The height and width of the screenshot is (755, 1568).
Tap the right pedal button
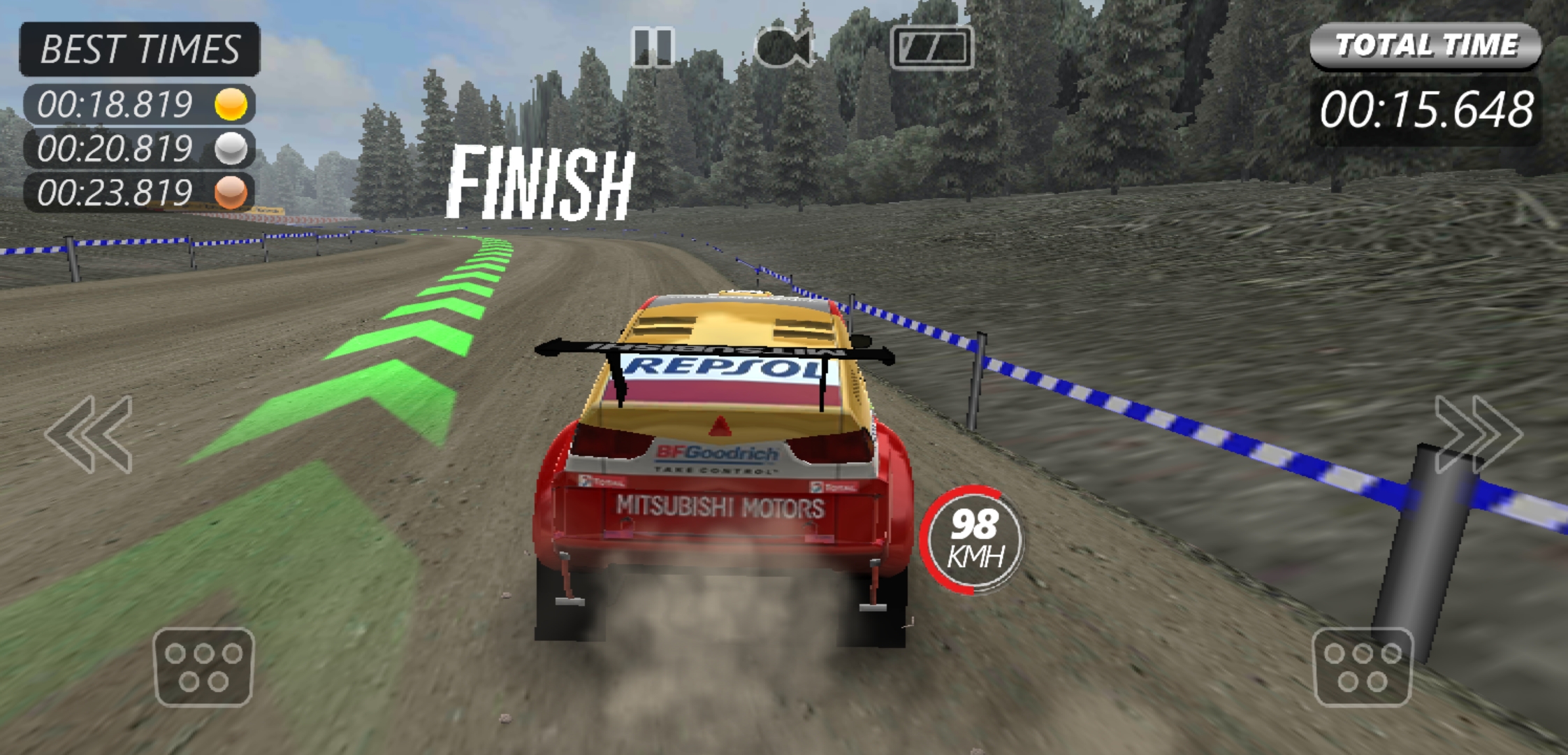pyautogui.click(x=1363, y=667)
